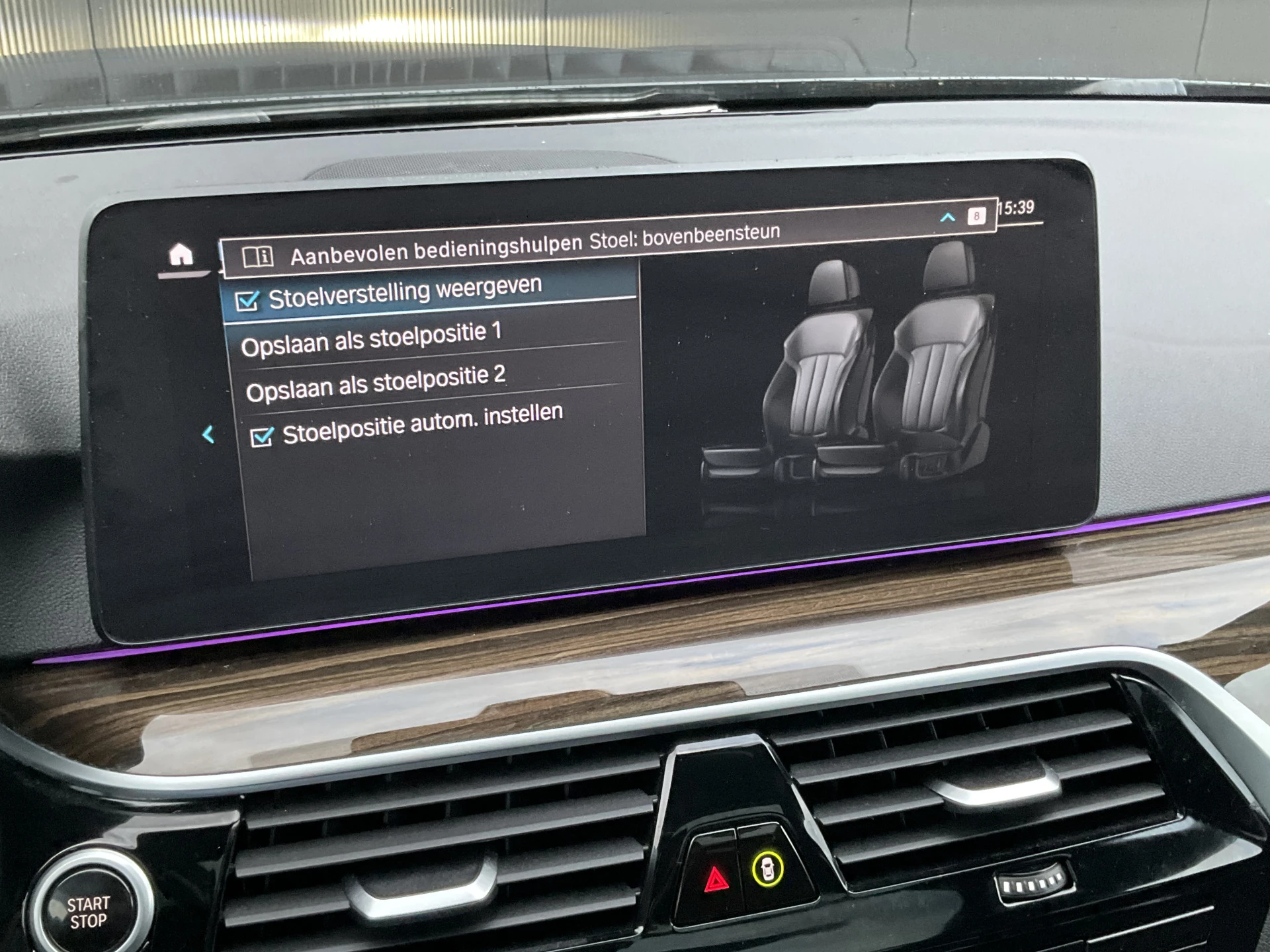This screenshot has height=952, width=1270.
Task: Go back using the left chevron arrow
Action: tap(209, 434)
